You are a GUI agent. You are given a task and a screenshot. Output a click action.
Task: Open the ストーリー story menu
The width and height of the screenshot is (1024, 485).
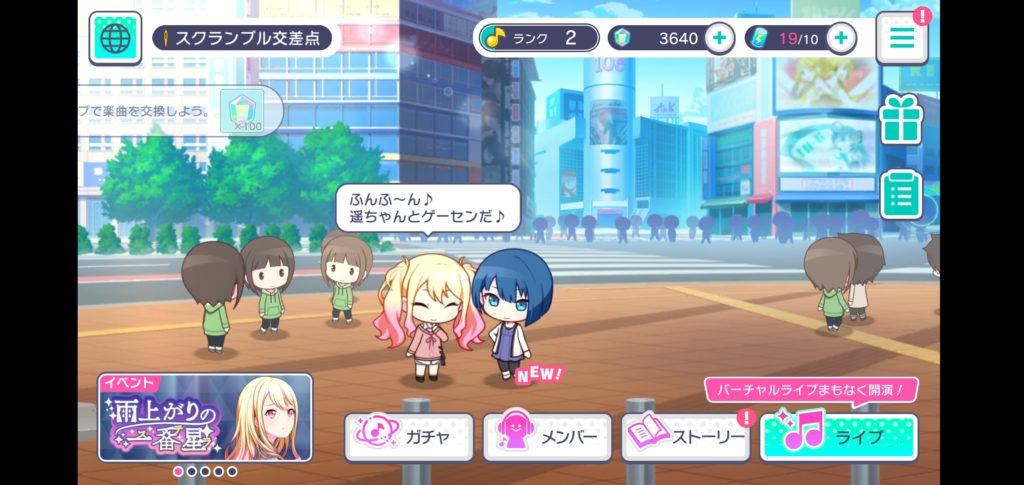pyautogui.click(x=685, y=437)
